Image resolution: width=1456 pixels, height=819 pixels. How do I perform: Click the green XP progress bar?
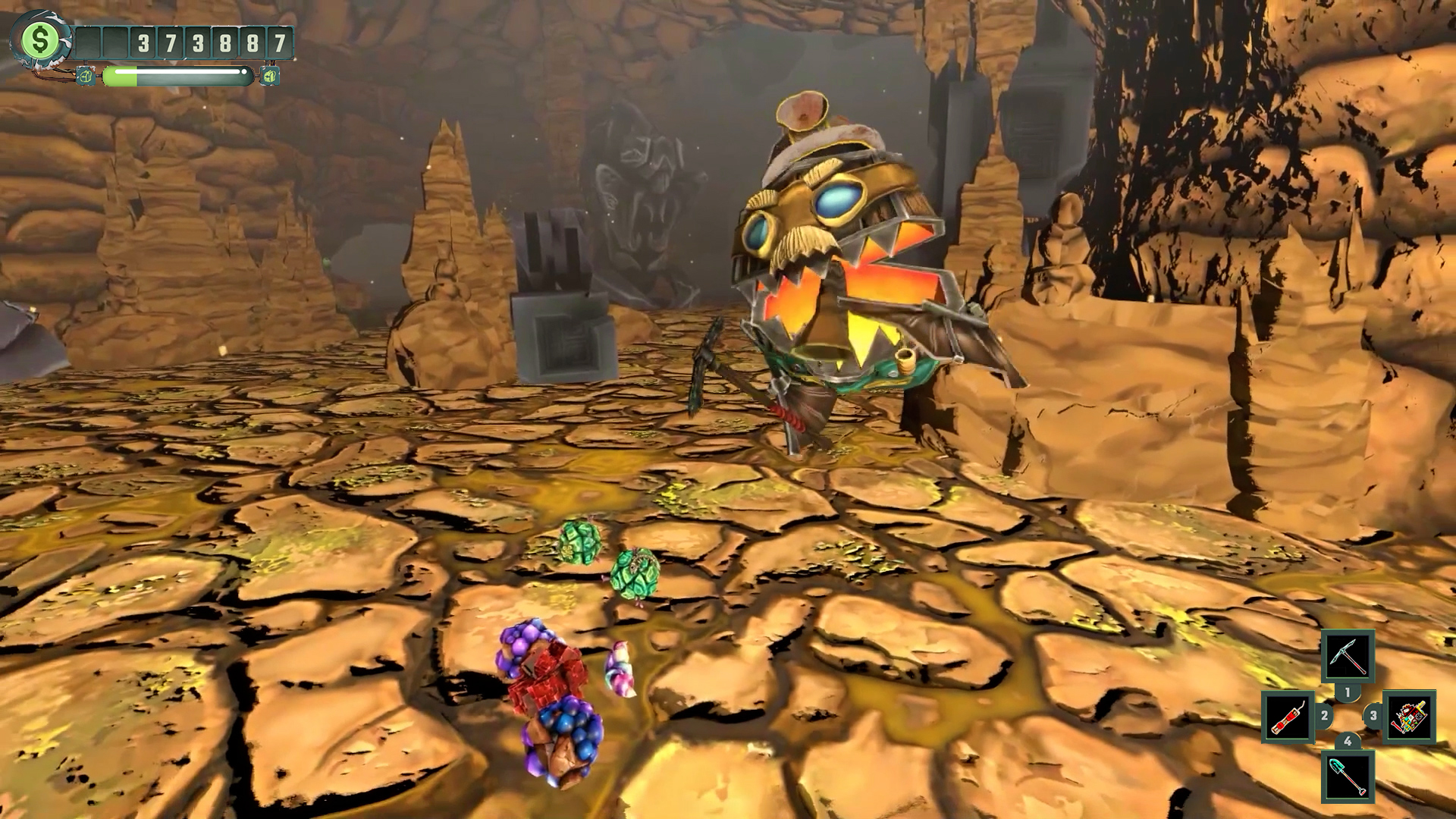tap(178, 74)
